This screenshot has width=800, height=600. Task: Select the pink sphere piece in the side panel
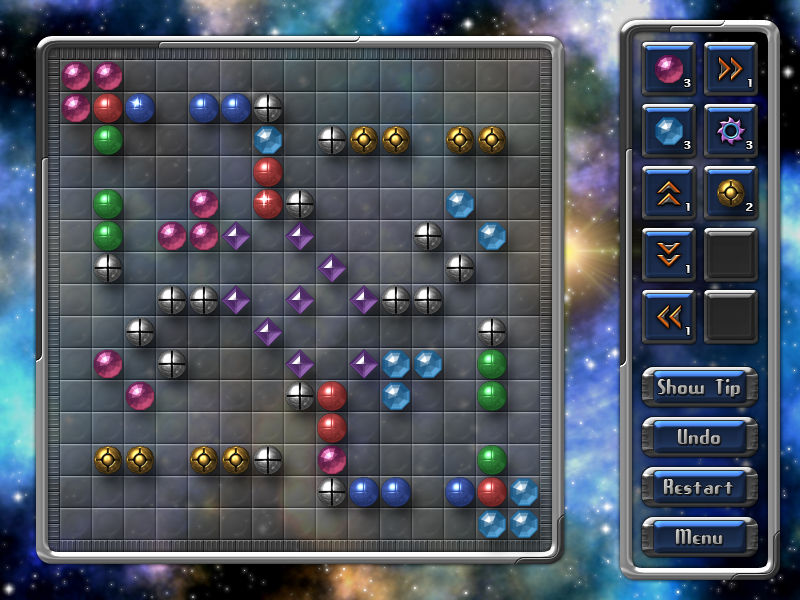tap(668, 69)
